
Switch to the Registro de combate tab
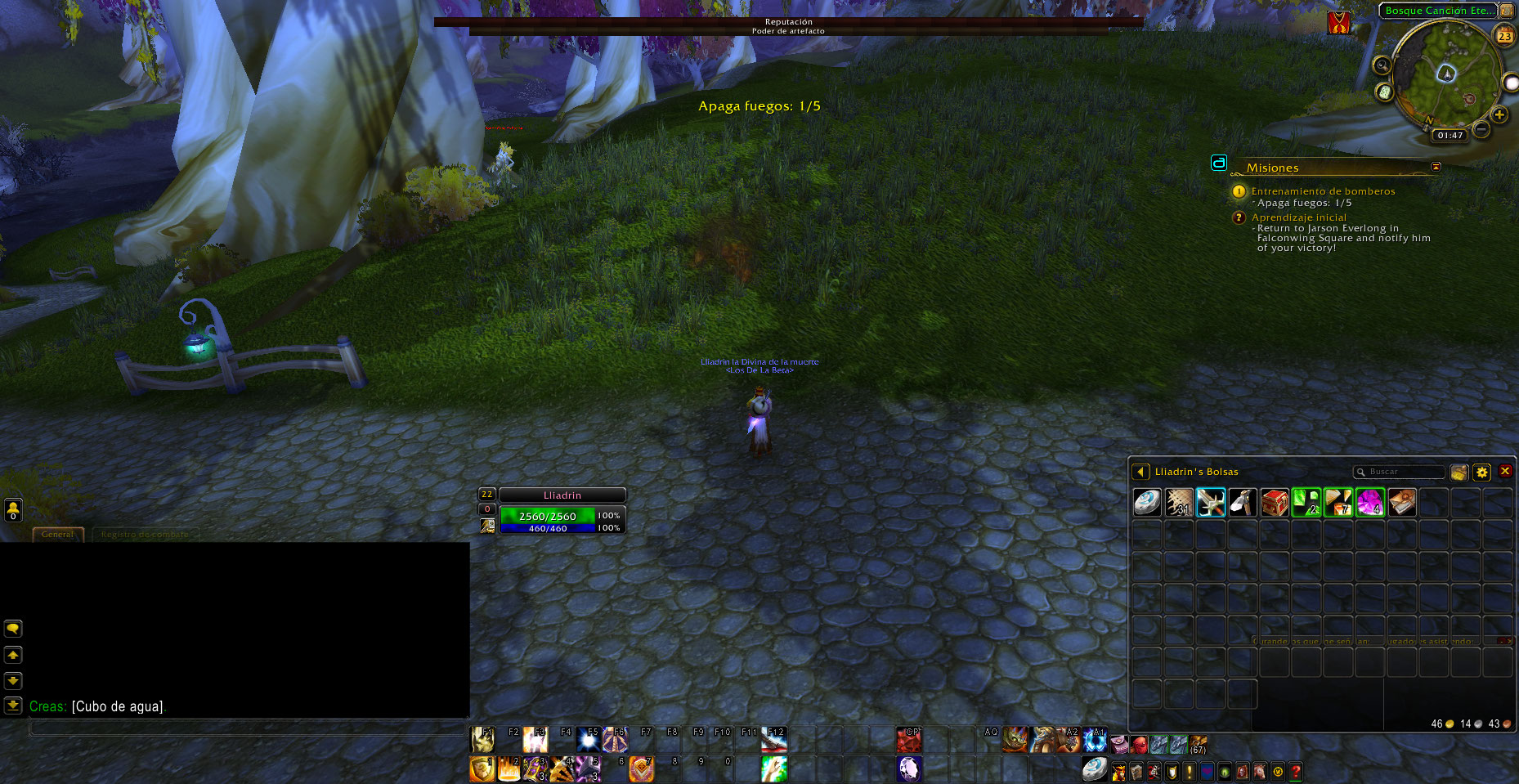(x=145, y=534)
